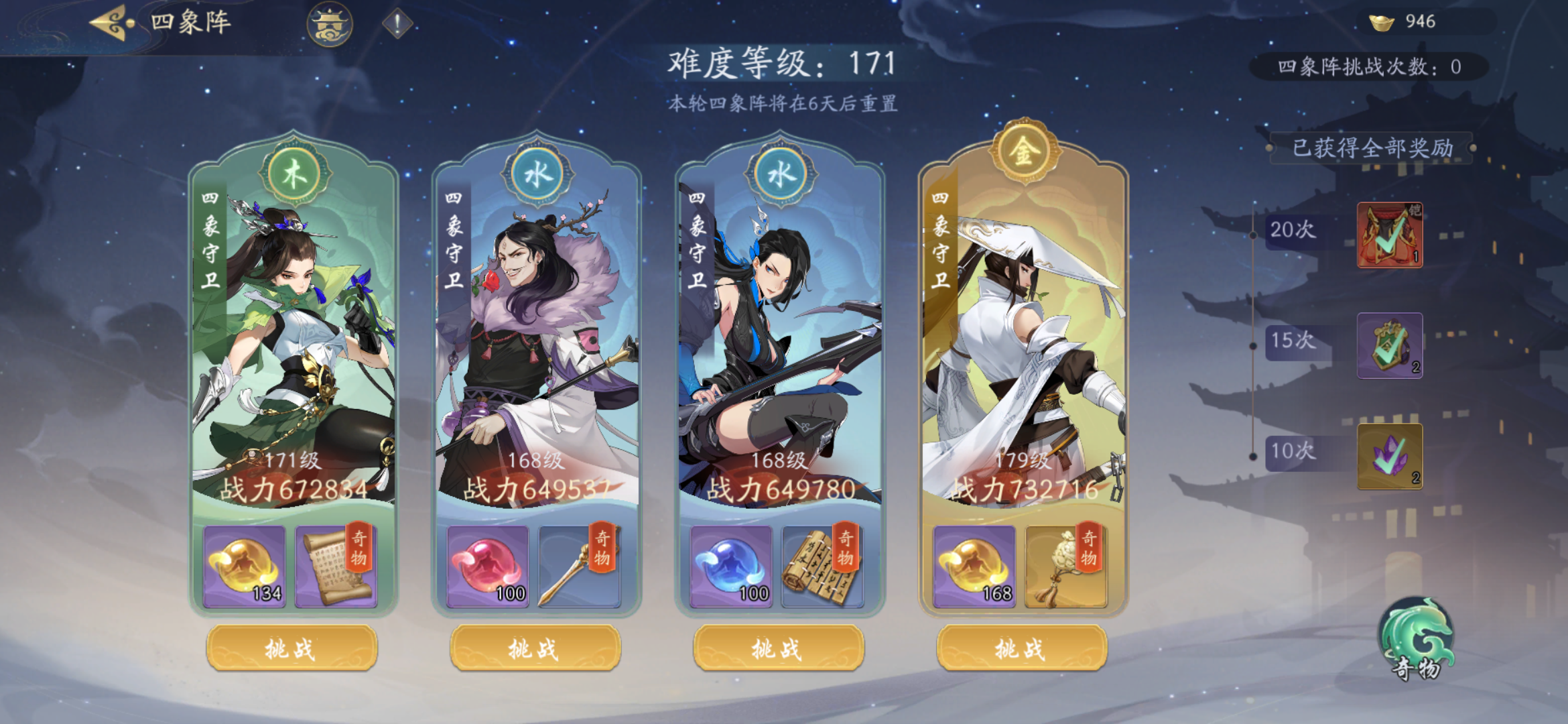Open the pagoda info icon beside the 四象阵 title

click(x=330, y=25)
